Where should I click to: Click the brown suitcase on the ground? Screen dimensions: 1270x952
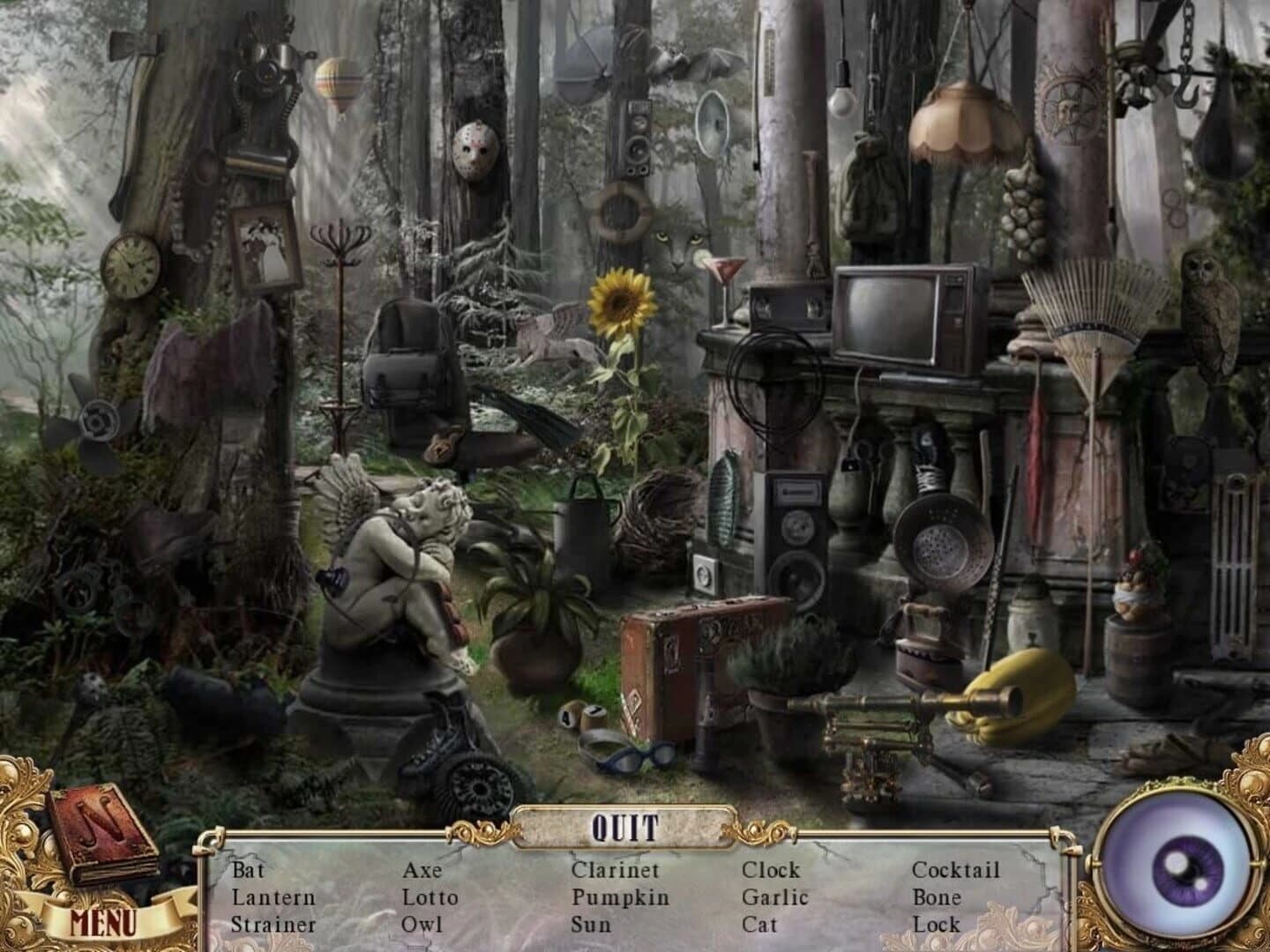pos(684,666)
